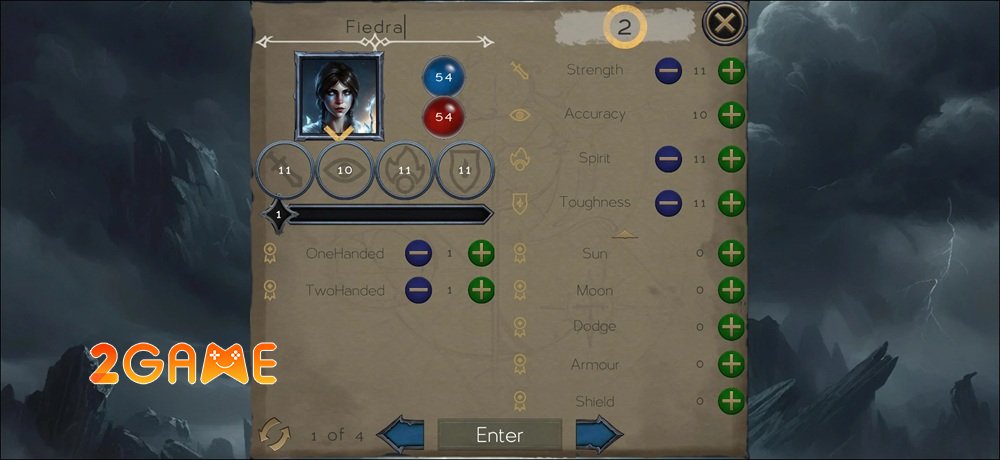
Task: Add a point to Accuracy
Action: [732, 114]
